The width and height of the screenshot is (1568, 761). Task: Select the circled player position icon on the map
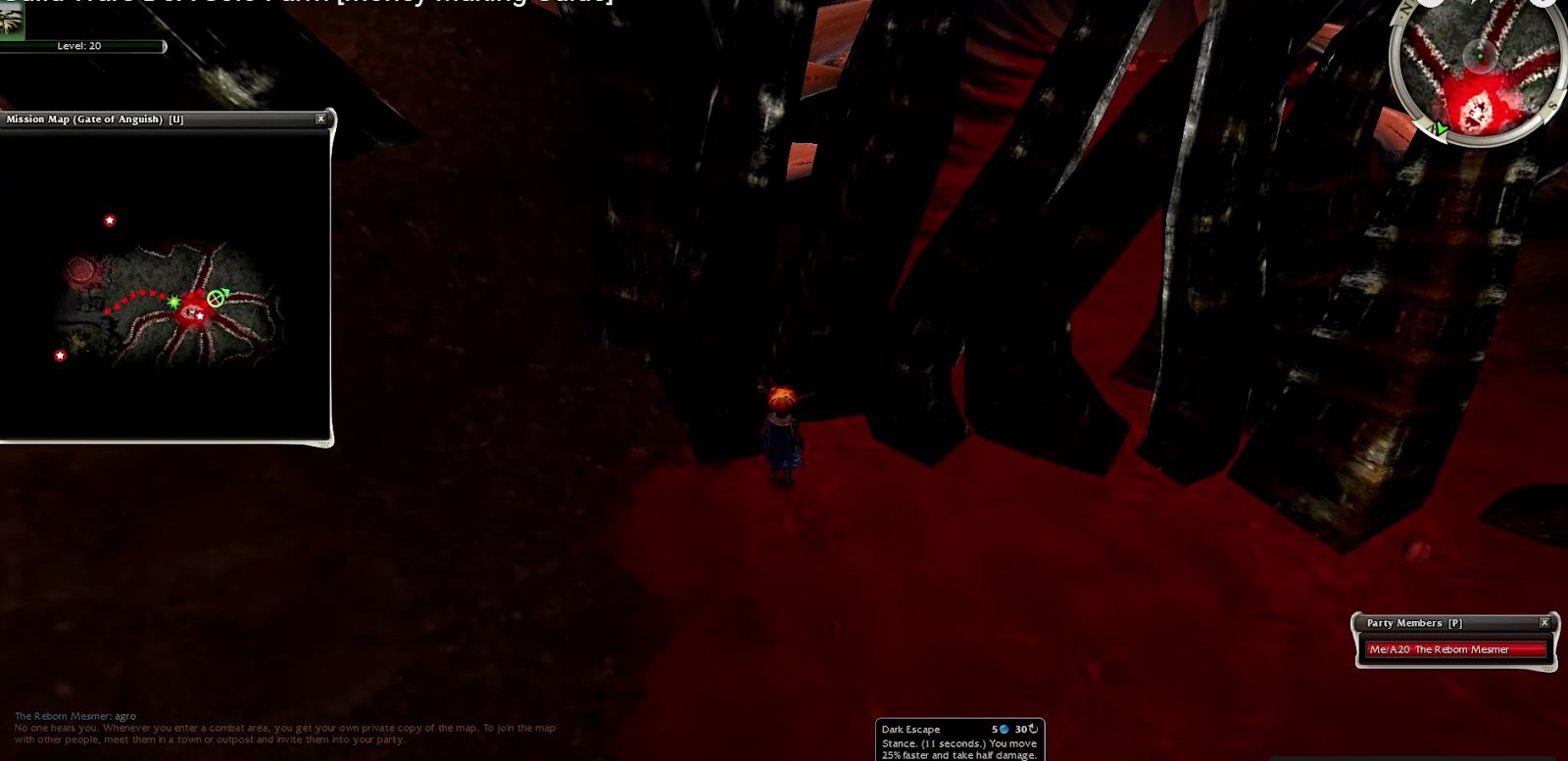tap(215, 297)
